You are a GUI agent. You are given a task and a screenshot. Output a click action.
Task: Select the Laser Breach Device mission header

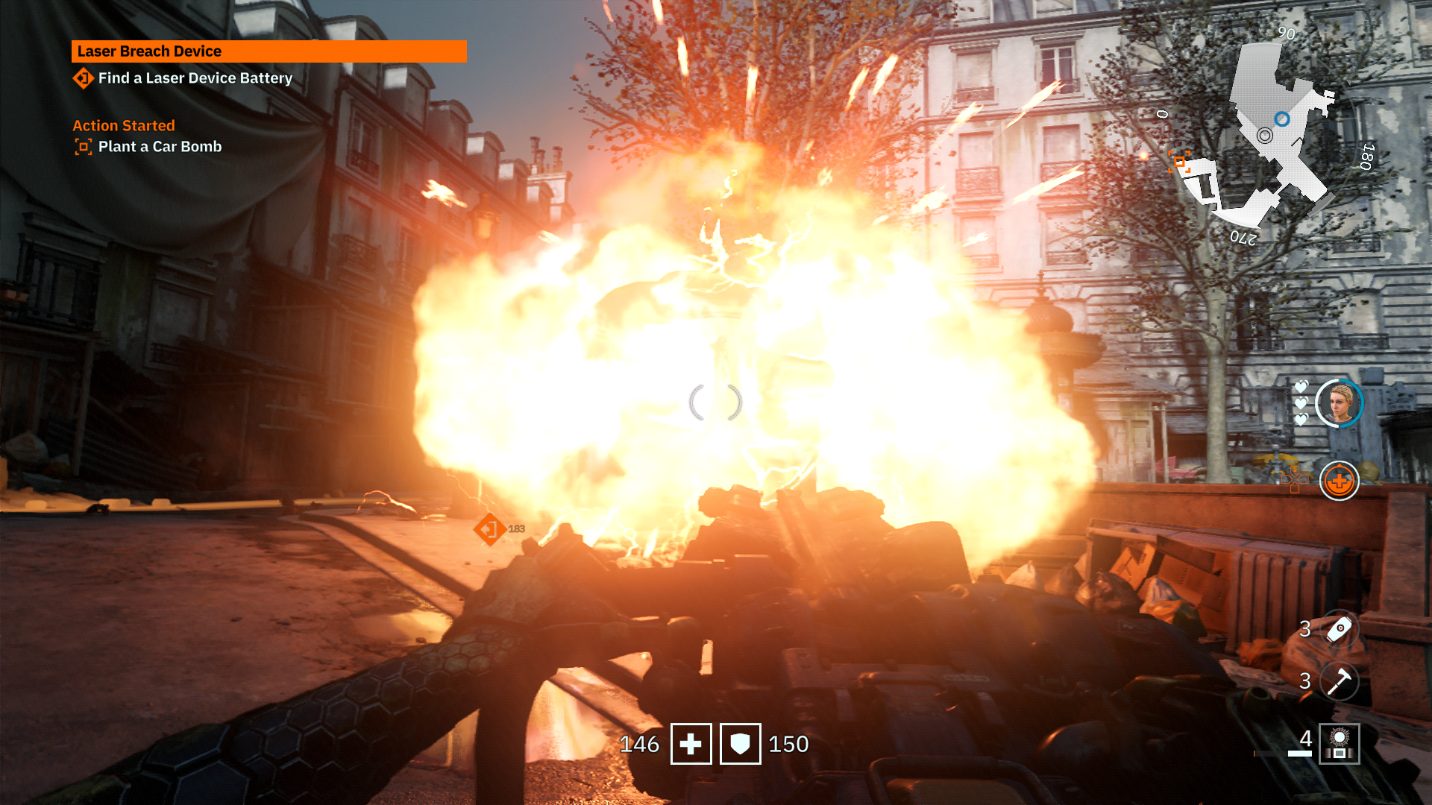tap(268, 51)
